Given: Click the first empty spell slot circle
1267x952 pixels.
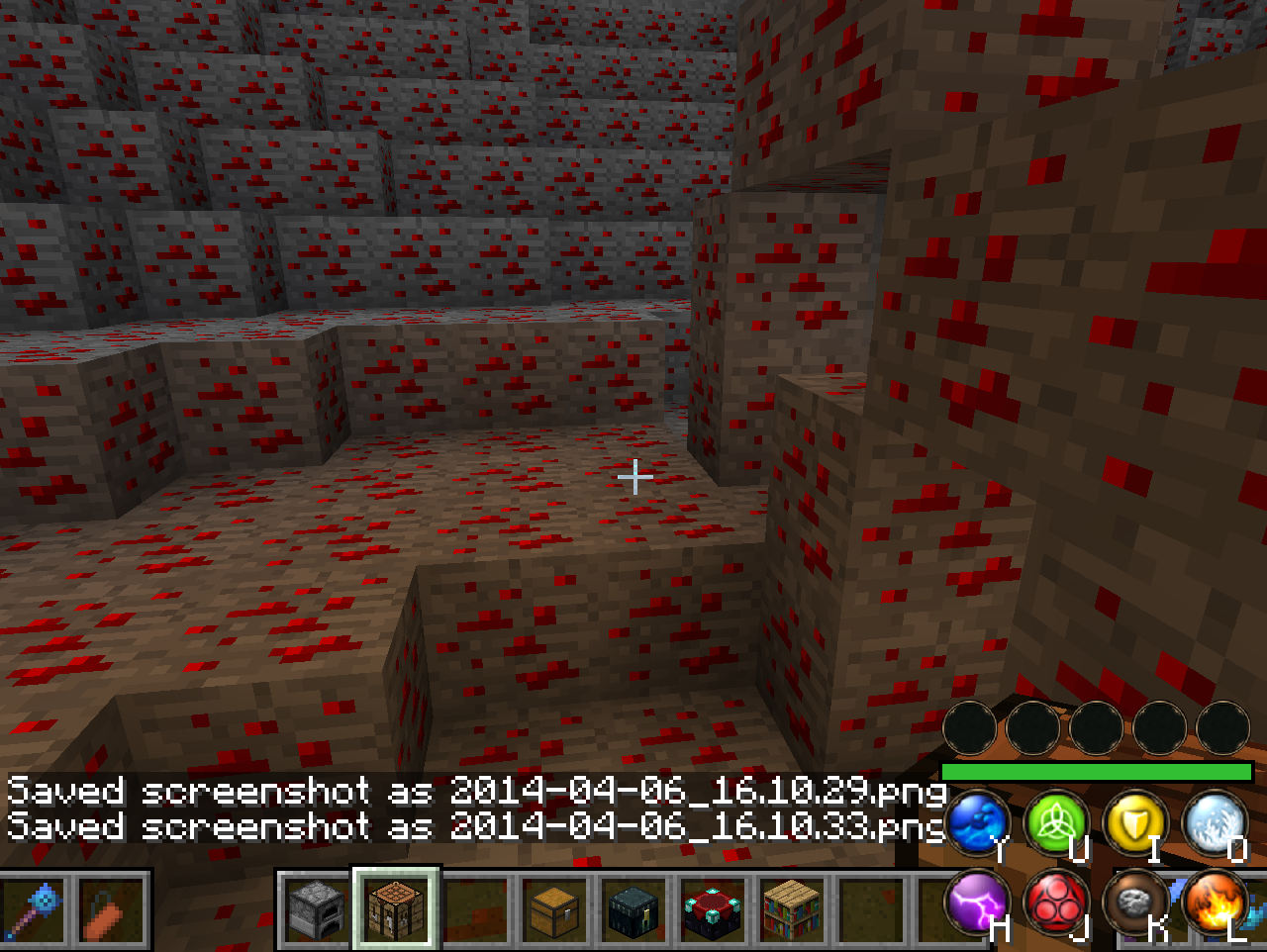Looking at the screenshot, I should coord(974,728).
